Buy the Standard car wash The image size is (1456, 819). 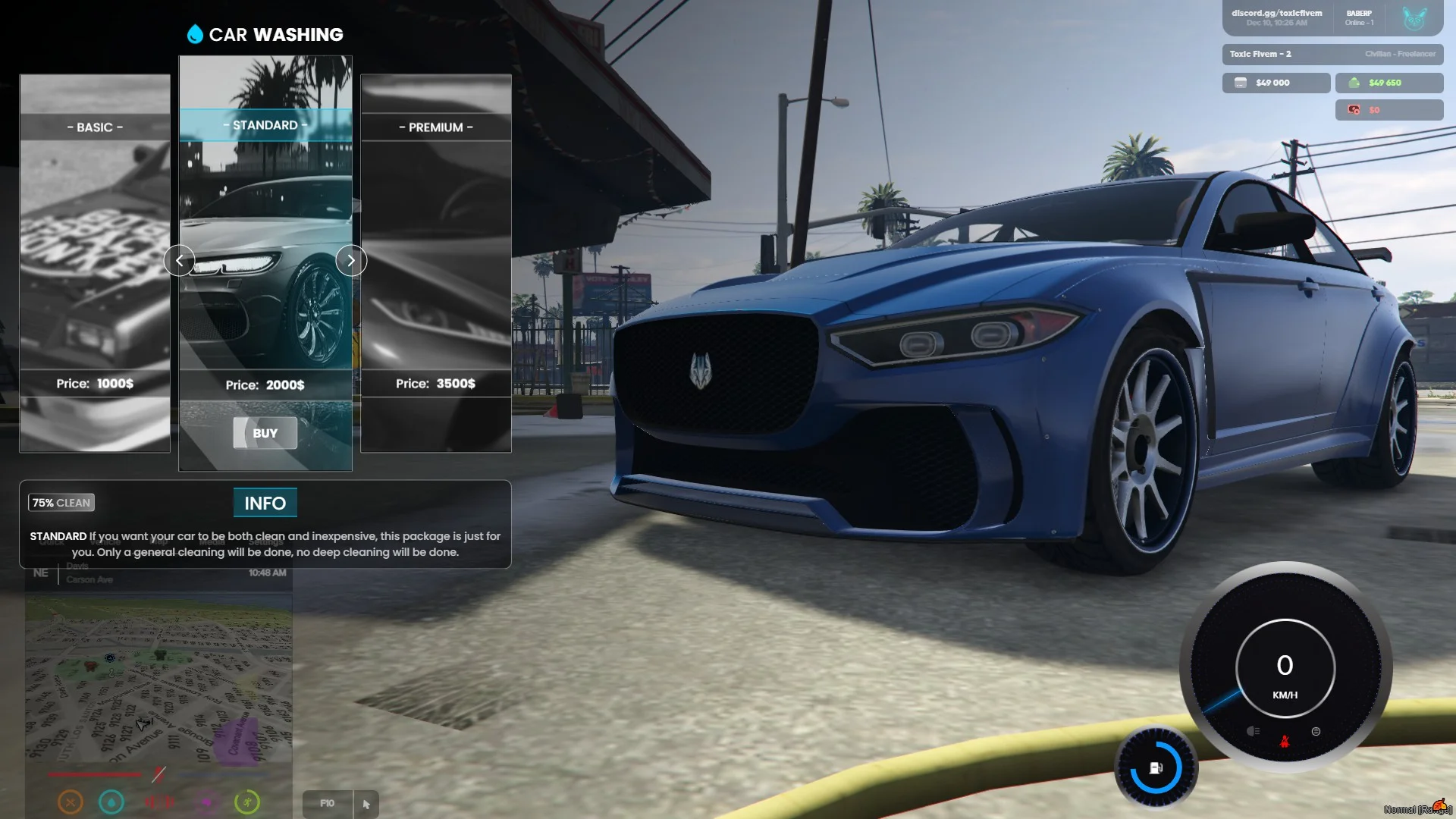[x=265, y=433]
